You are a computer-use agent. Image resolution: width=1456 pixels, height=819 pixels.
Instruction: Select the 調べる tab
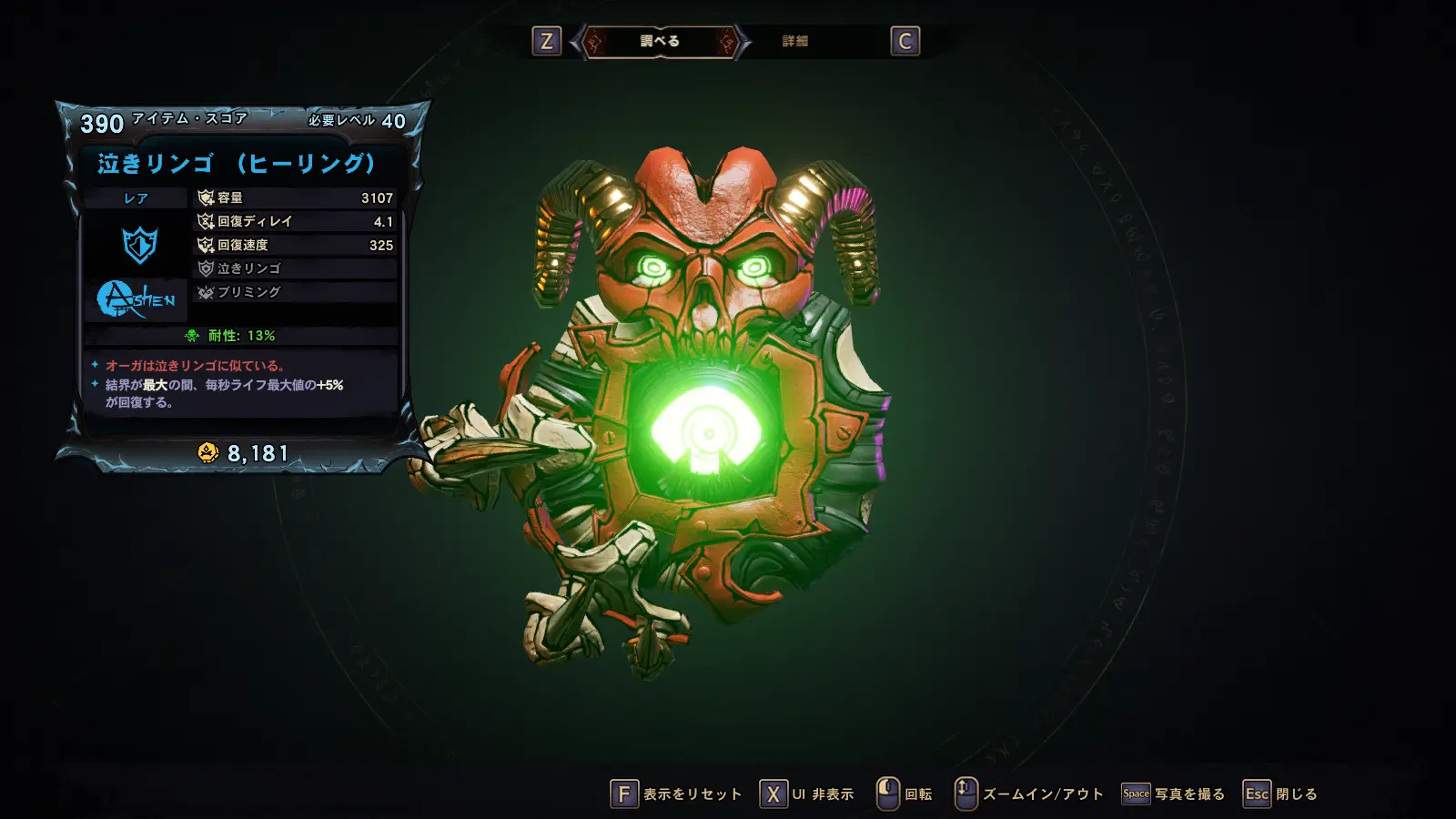click(x=660, y=41)
